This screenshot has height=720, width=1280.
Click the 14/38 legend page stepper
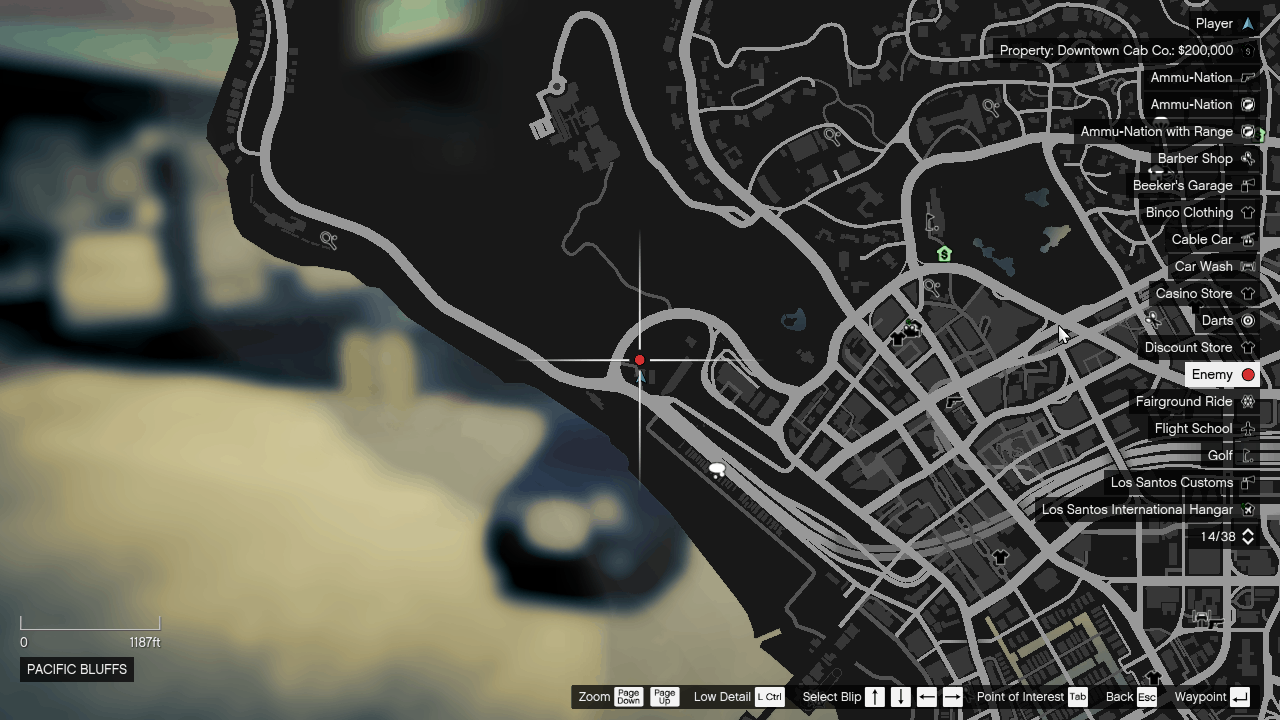[x=1246, y=536]
